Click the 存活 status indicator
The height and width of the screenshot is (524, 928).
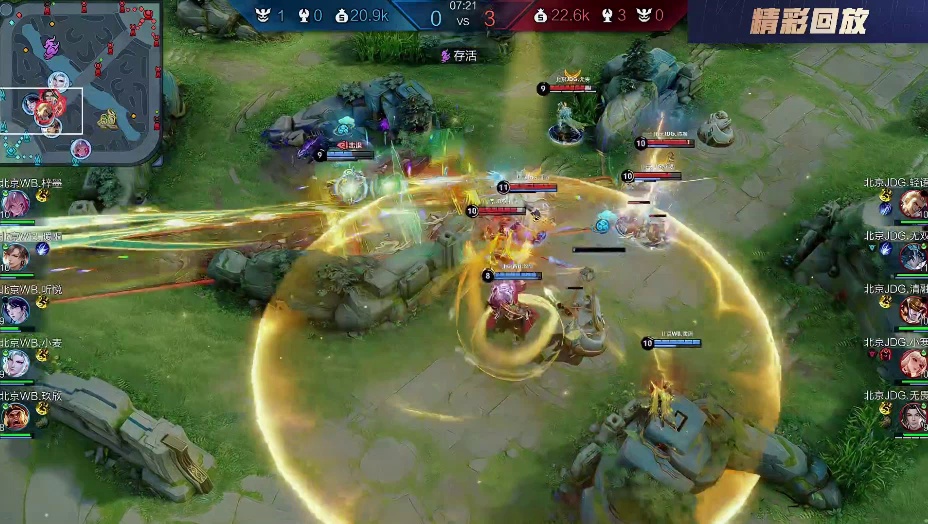click(x=459, y=56)
